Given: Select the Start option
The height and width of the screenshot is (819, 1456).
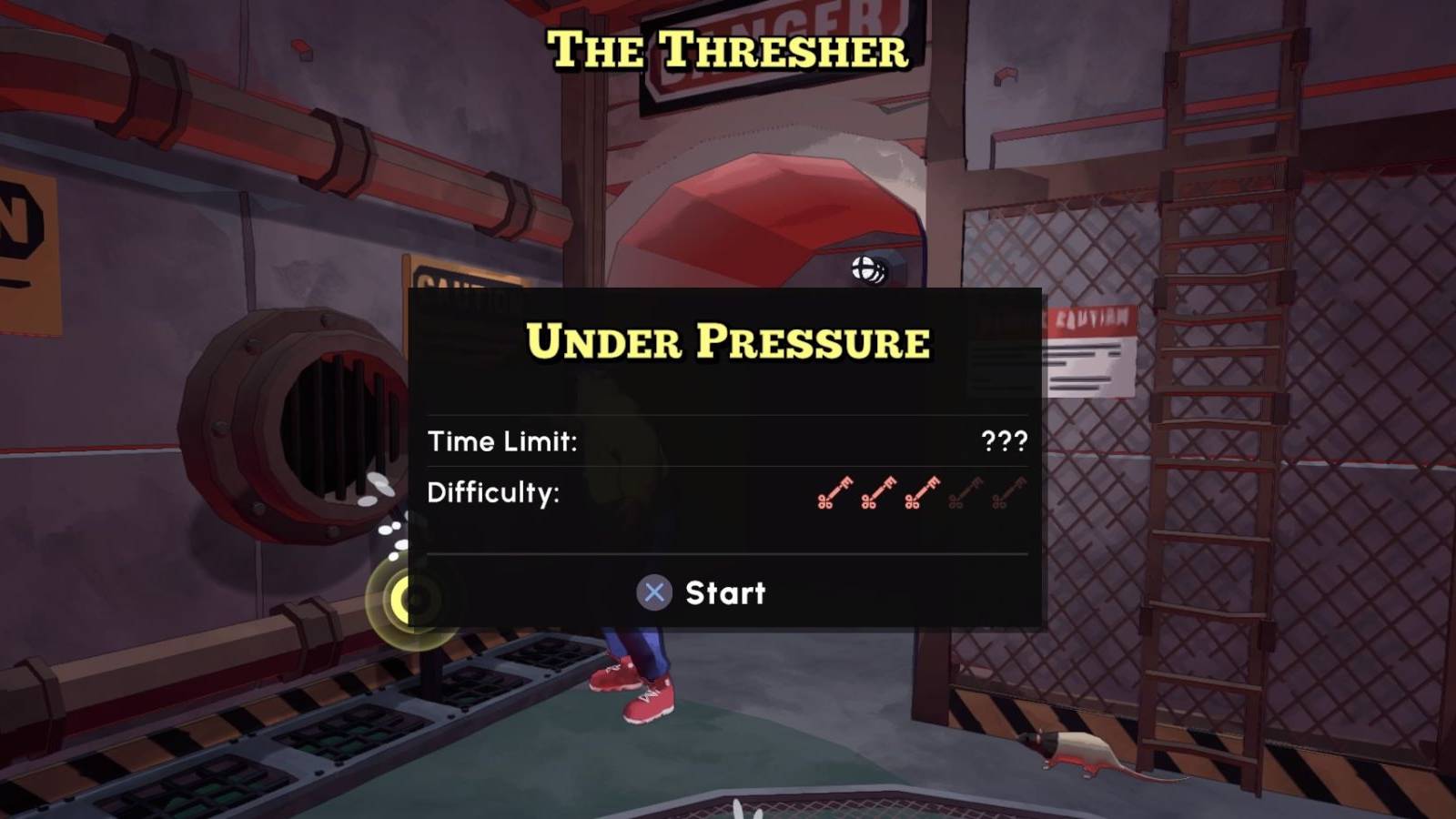Looking at the screenshot, I should click(725, 593).
